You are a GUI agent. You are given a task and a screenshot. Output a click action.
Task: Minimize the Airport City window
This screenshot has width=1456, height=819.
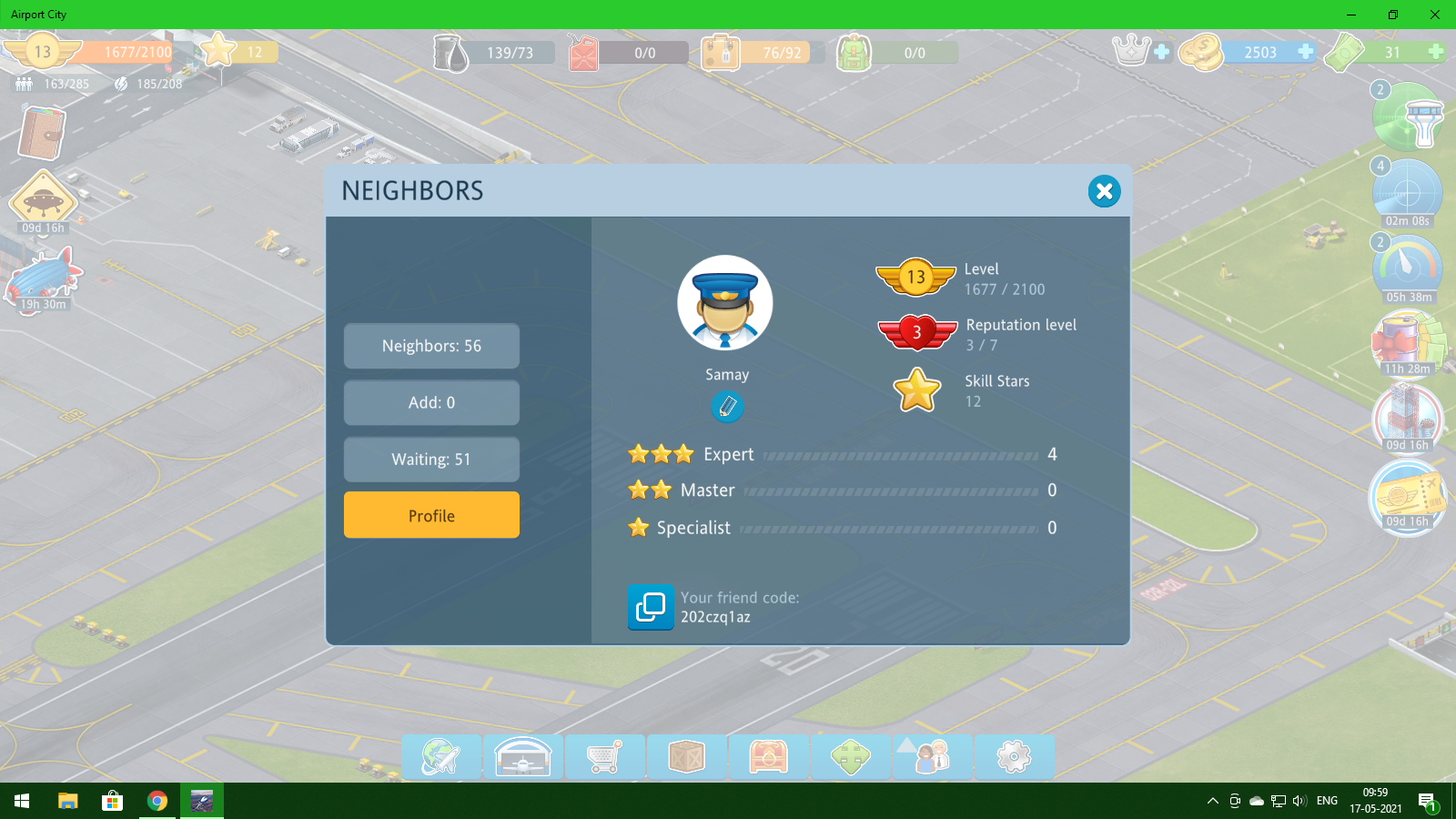click(x=1350, y=15)
